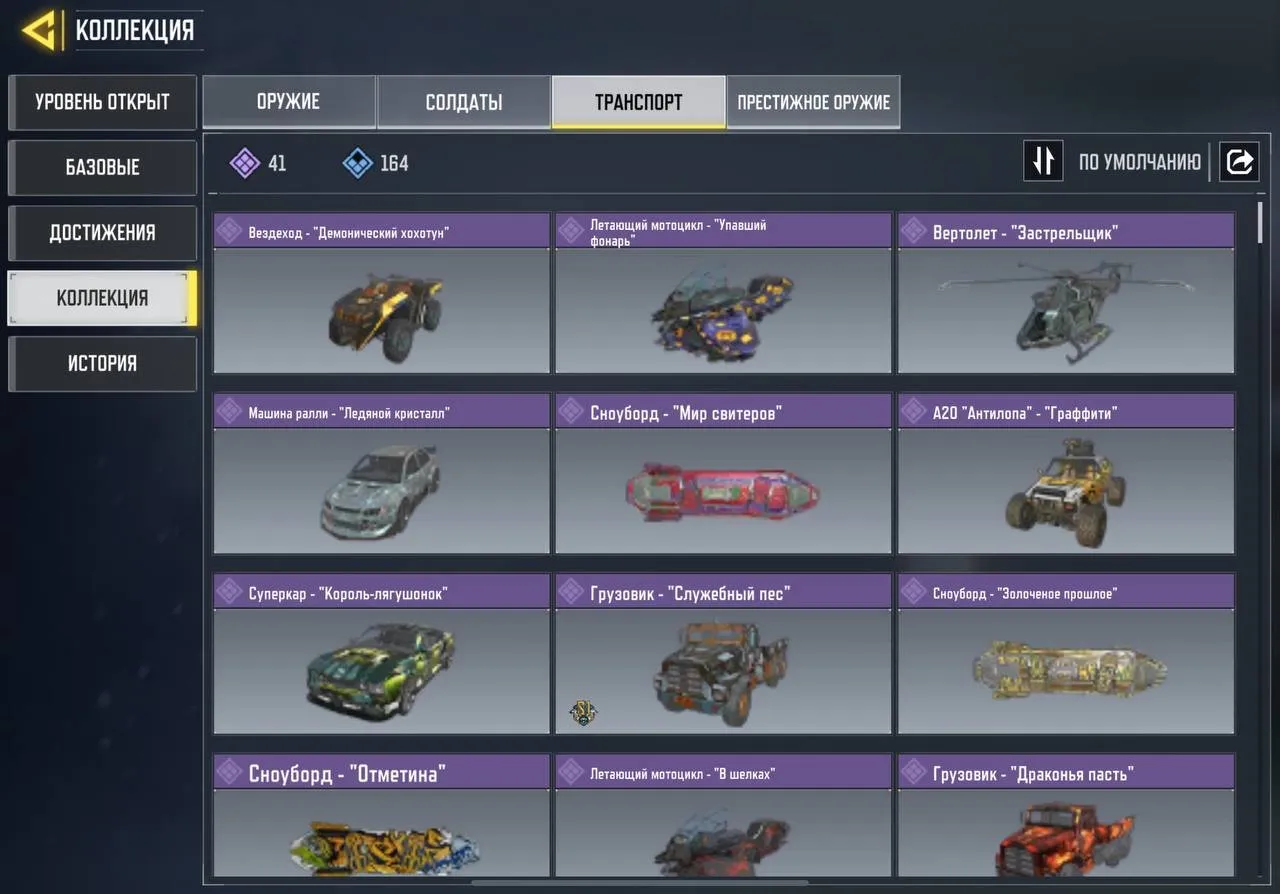Click the rarity diamond on "Вертолет - Застрельщик" card
The image size is (1280, 894).
click(913, 230)
